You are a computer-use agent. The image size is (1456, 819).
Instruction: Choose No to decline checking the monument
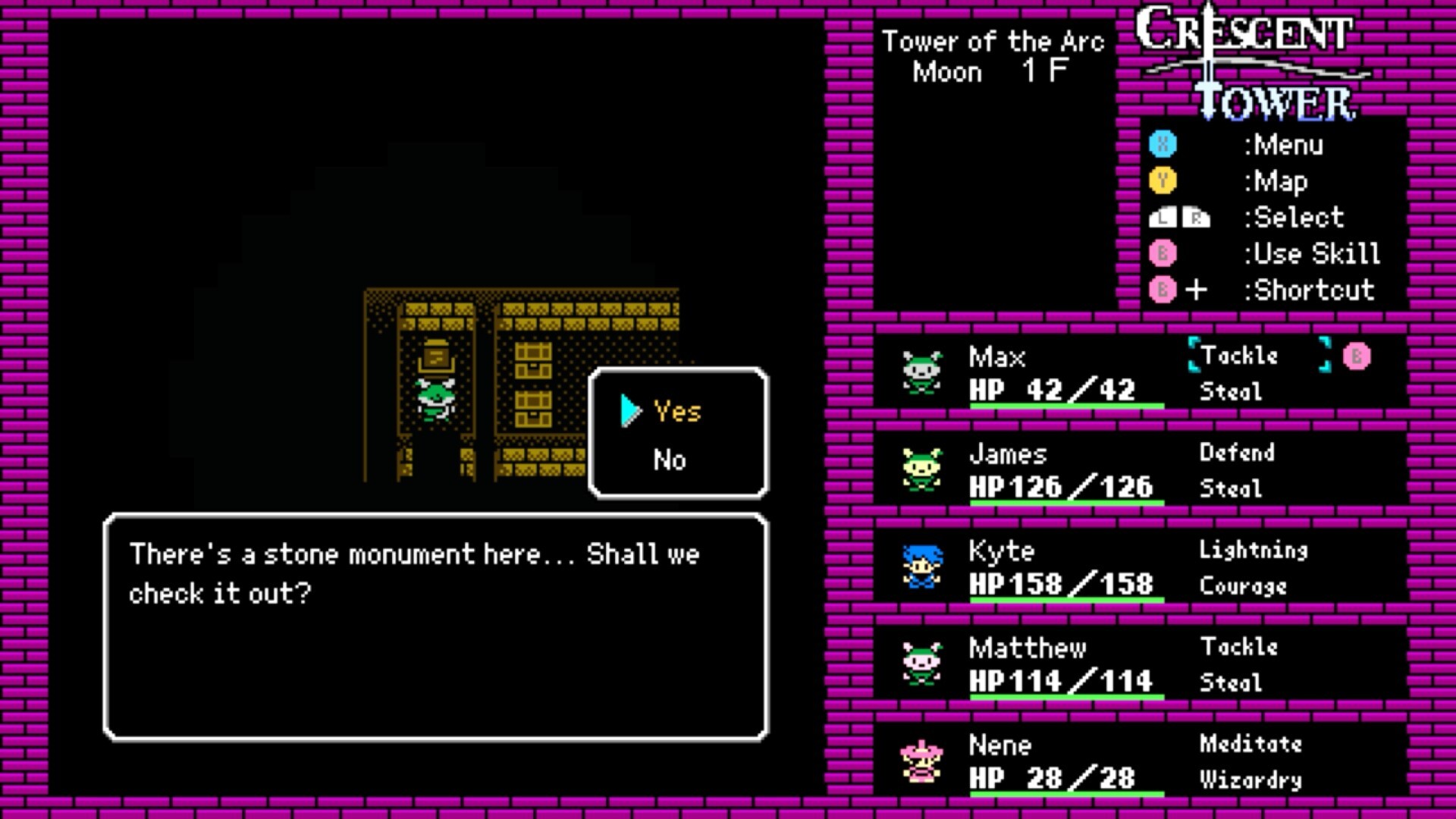[669, 460]
